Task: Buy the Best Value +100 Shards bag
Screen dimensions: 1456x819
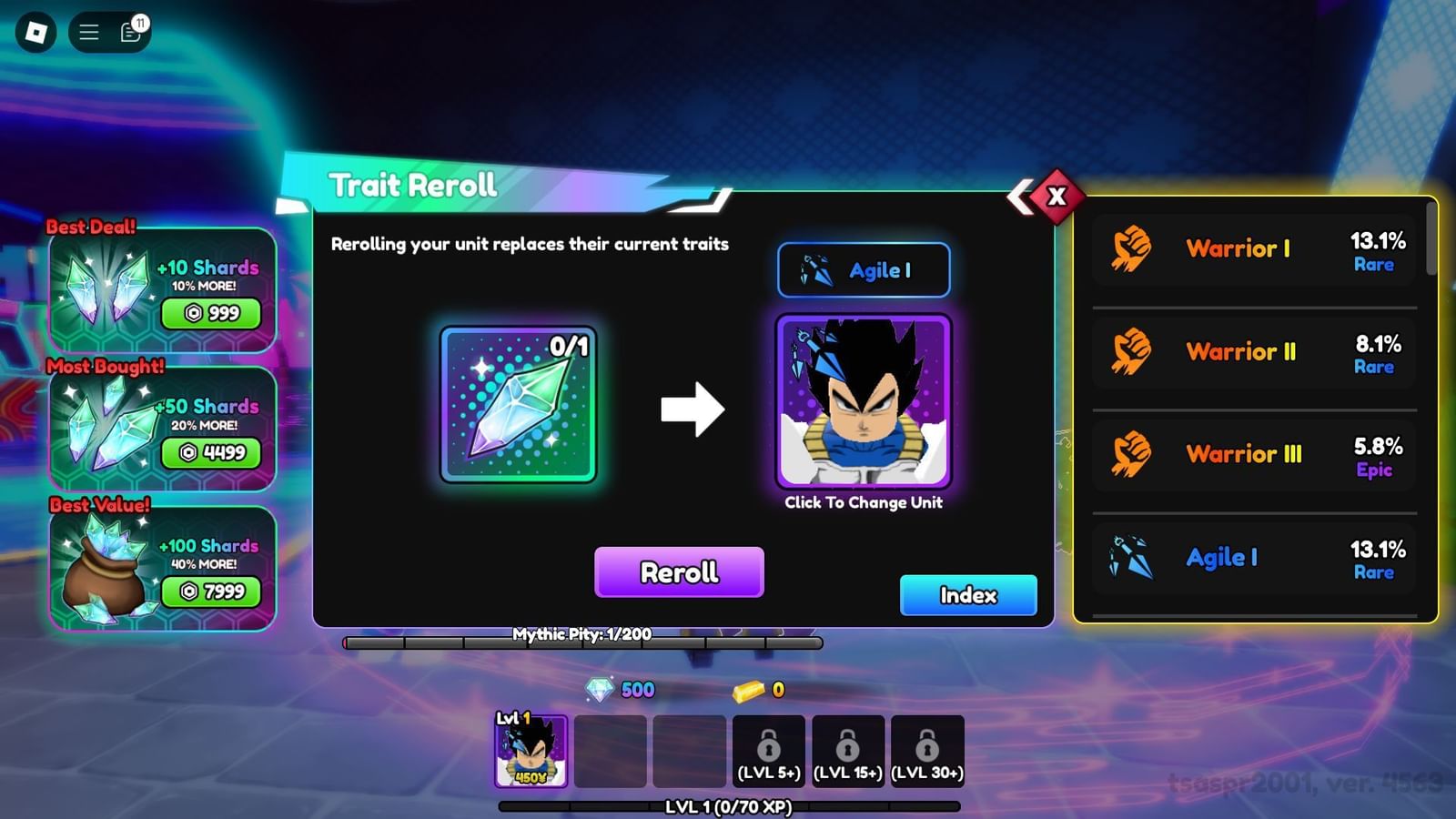Action: [x=209, y=591]
